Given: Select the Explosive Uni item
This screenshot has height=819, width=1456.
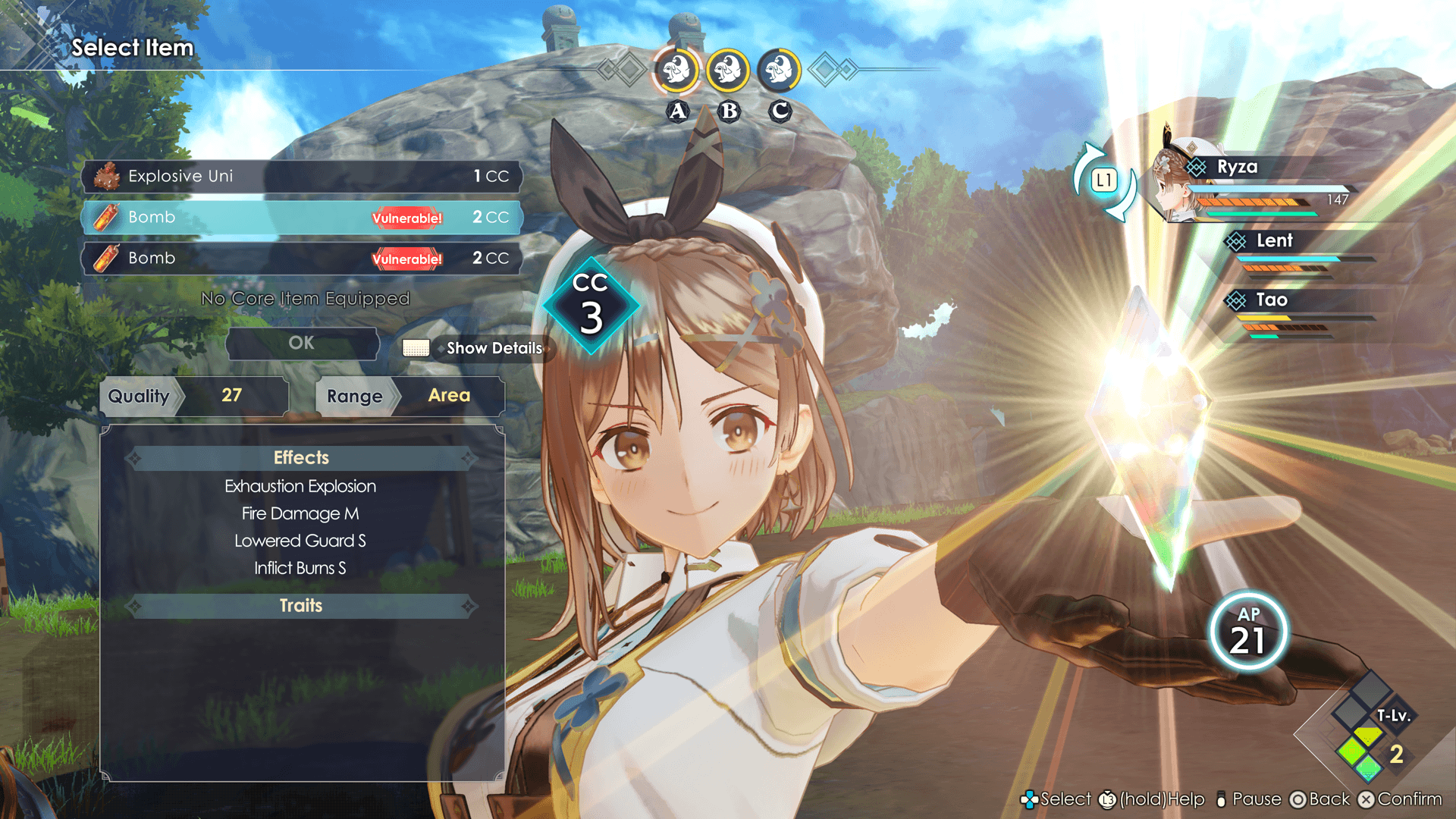Looking at the screenshot, I should (x=302, y=176).
